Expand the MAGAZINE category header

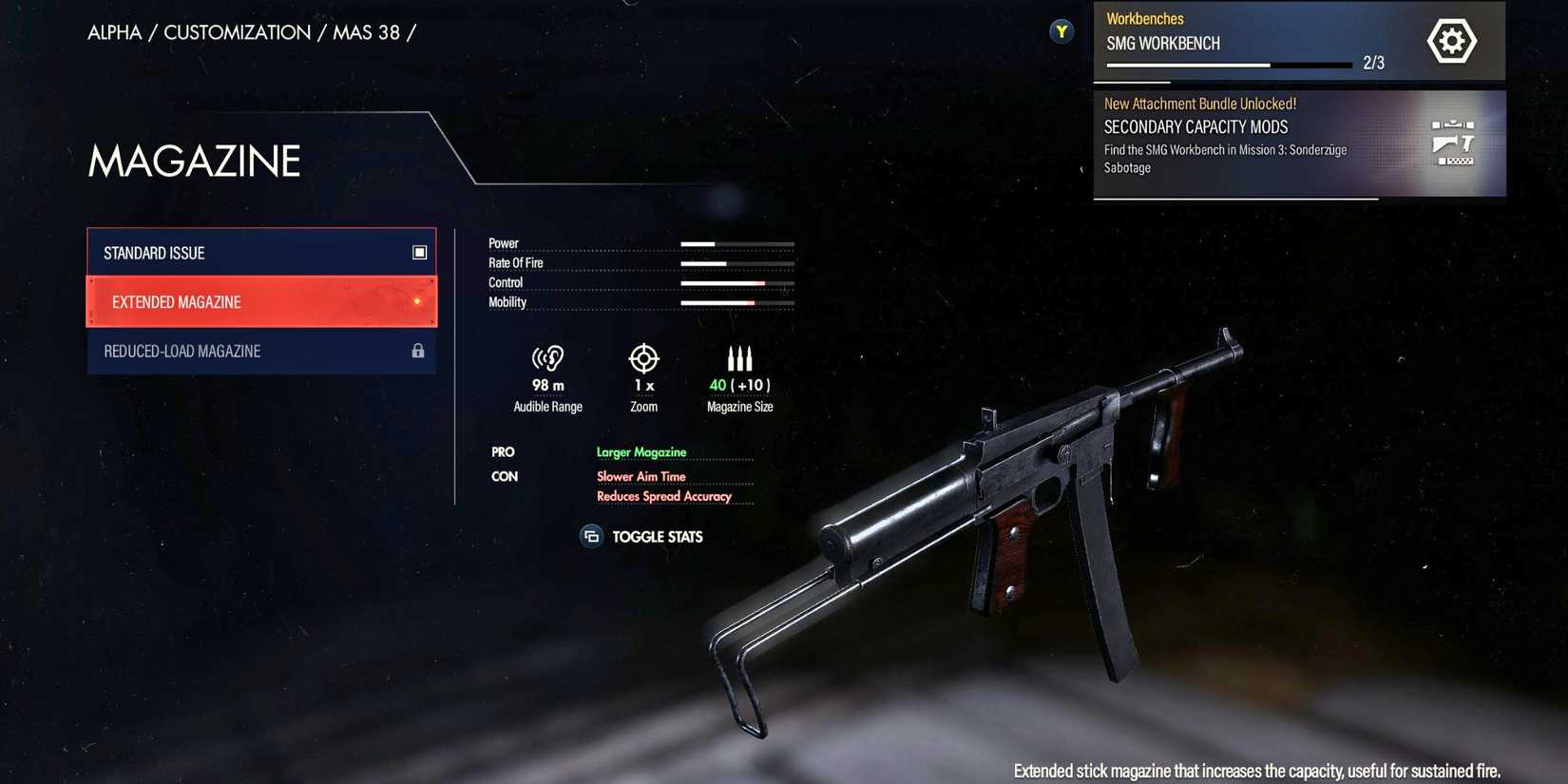(x=193, y=162)
